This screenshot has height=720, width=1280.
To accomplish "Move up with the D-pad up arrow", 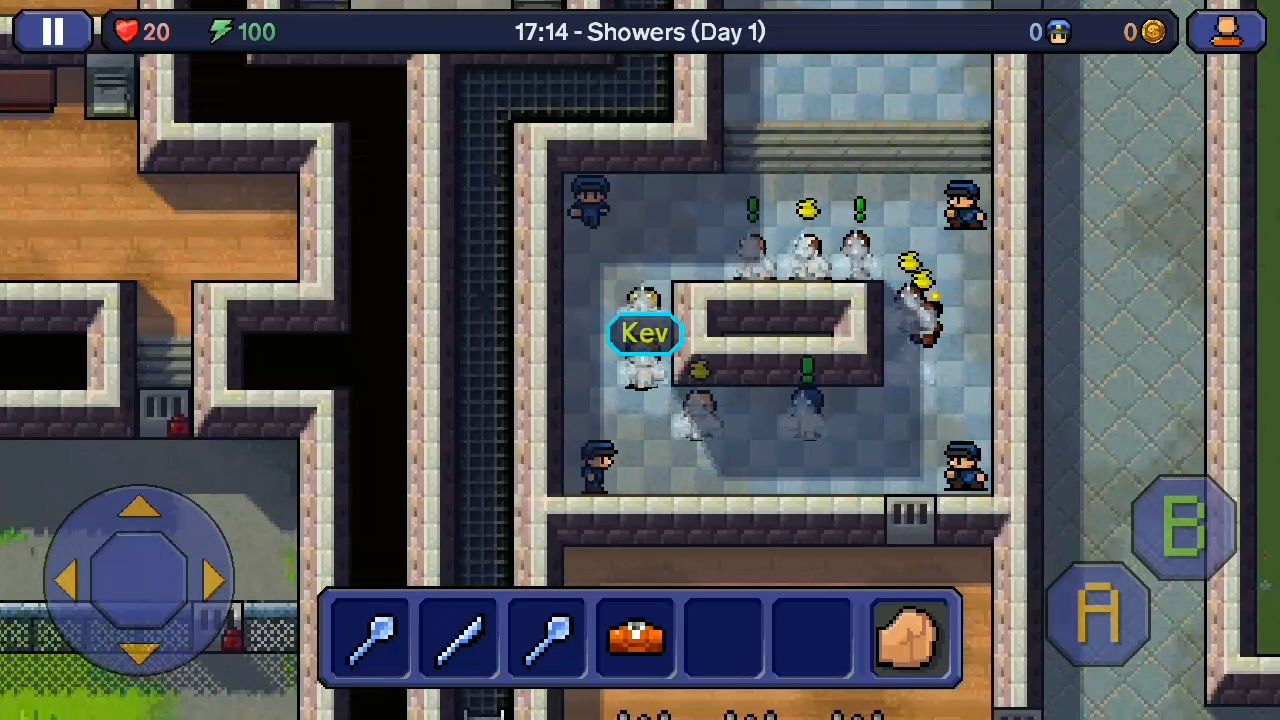I will click(x=139, y=508).
